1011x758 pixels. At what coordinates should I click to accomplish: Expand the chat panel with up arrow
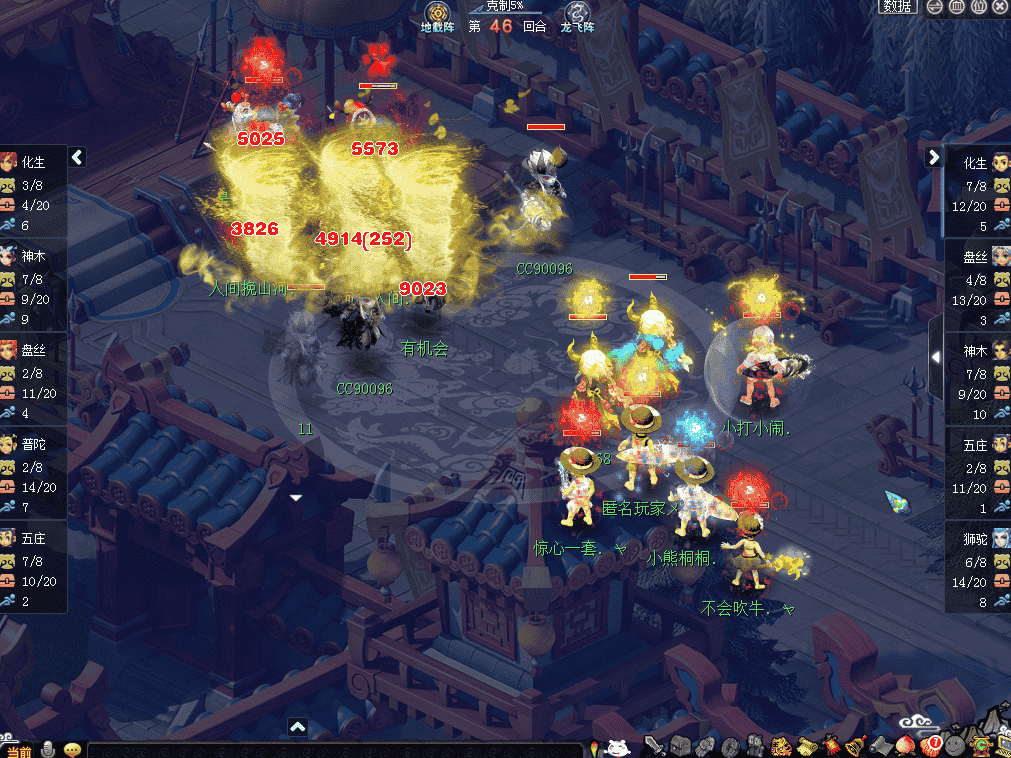coord(297,727)
